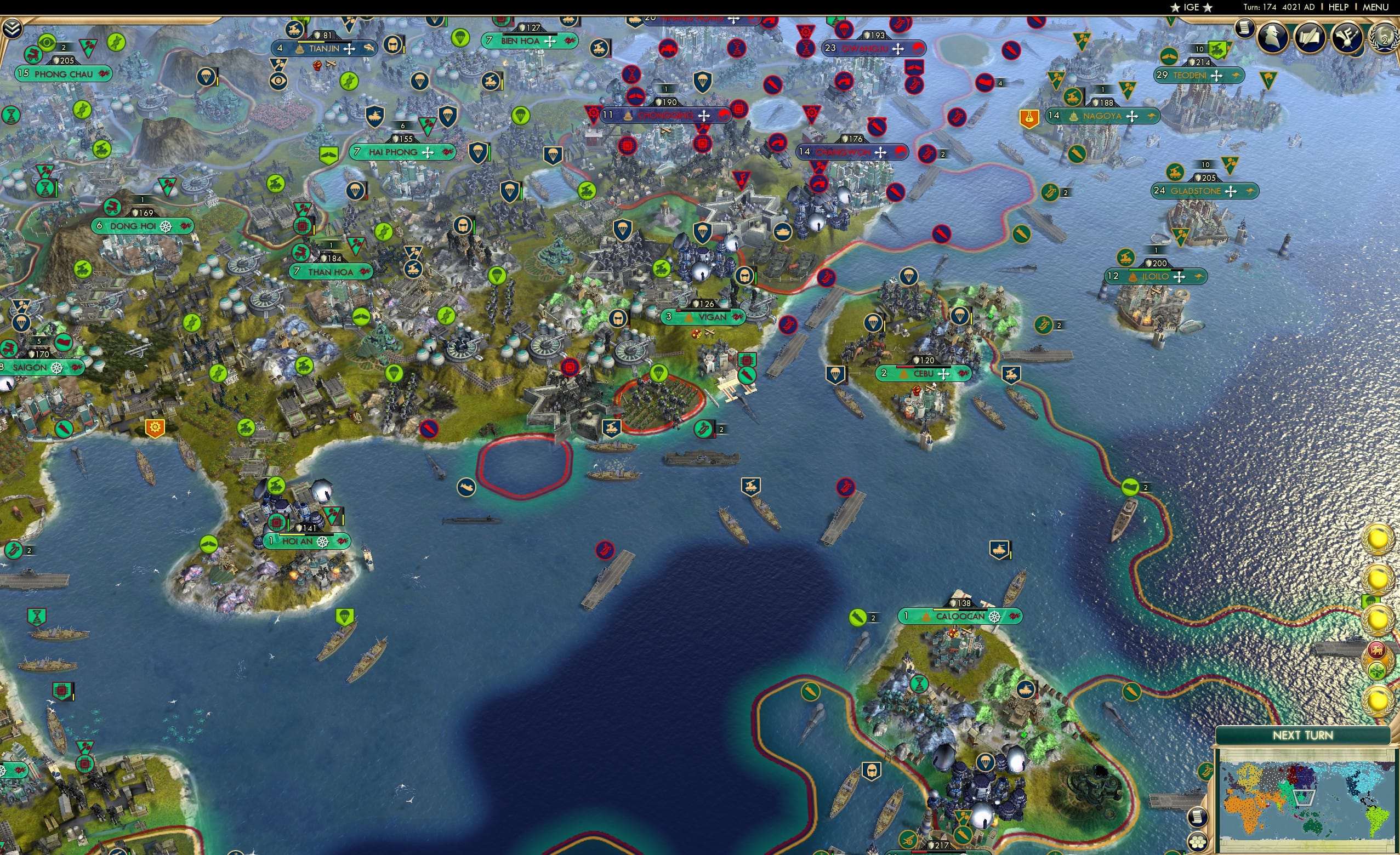Open HELP from the top bar
This screenshot has height=855, width=1400.
point(1339,7)
